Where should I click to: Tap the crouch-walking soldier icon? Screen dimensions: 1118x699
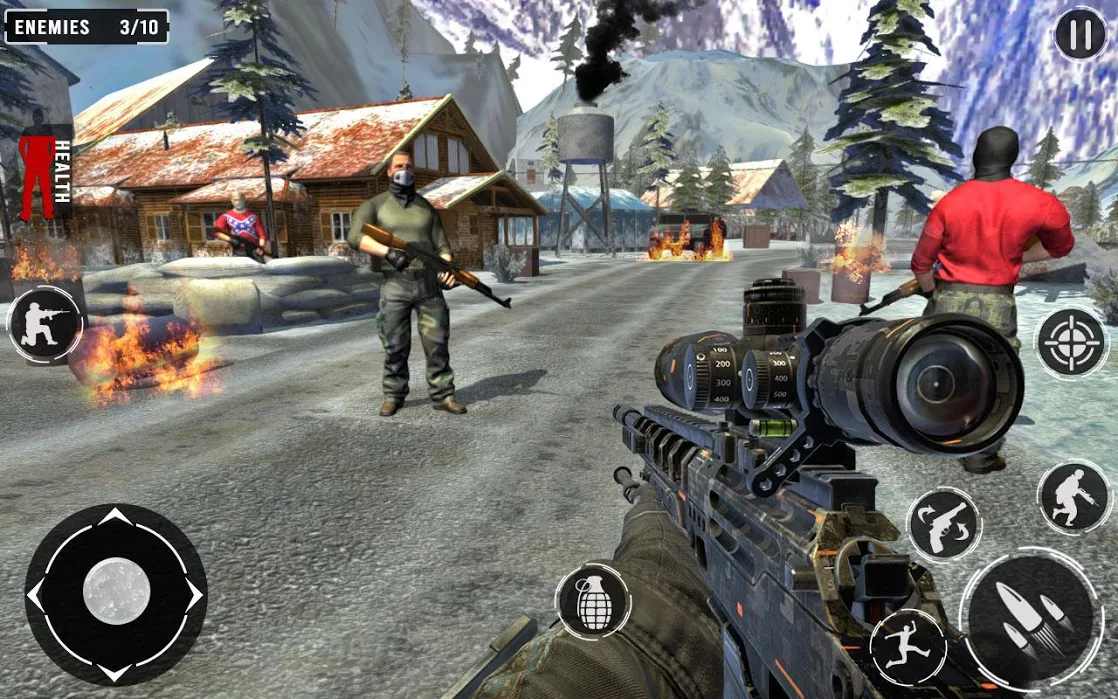[x=1073, y=497]
